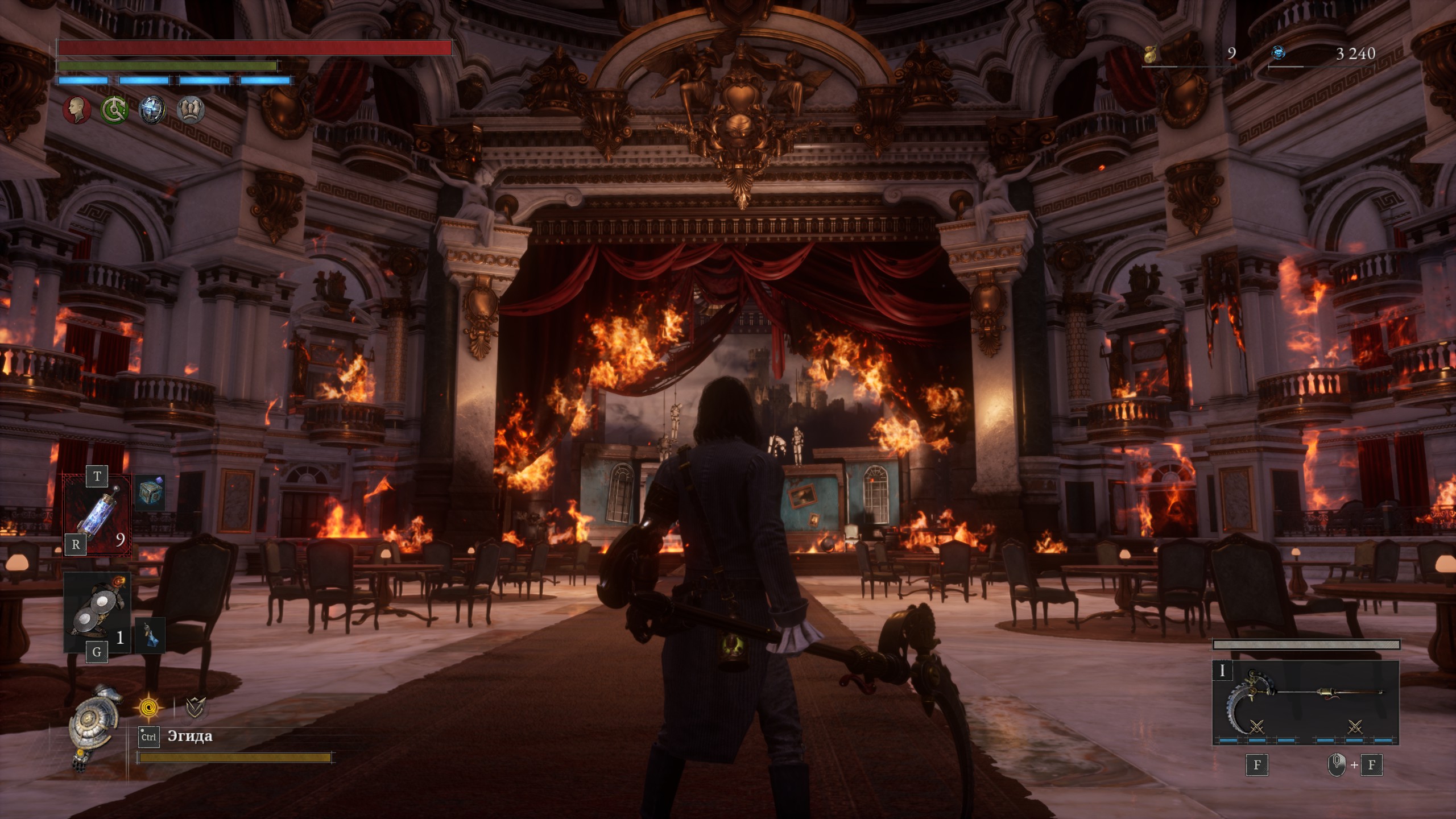
Task: Click the gold pouch item counter icon
Action: pyautogui.click(x=1151, y=54)
